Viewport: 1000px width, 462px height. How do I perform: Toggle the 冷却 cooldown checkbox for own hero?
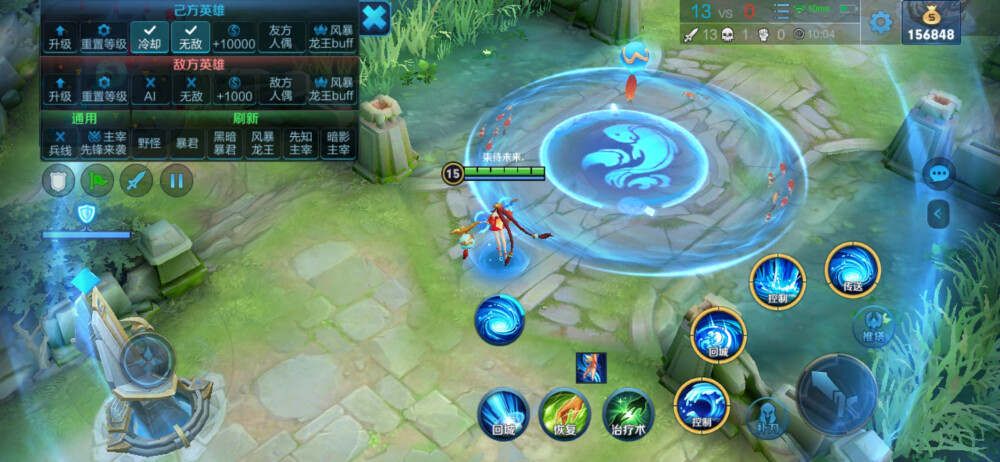tap(149, 37)
